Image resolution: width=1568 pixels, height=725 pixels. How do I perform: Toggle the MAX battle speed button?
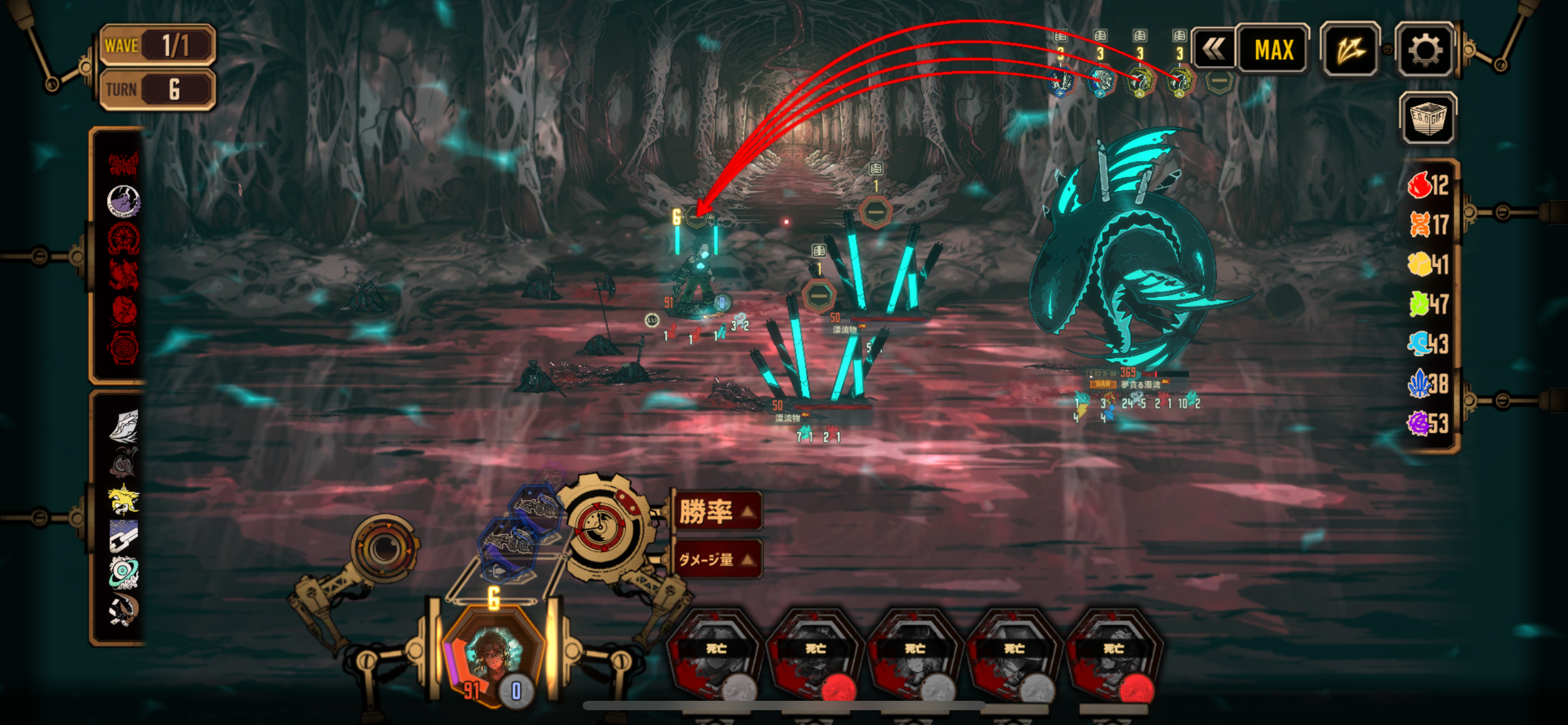click(1273, 50)
